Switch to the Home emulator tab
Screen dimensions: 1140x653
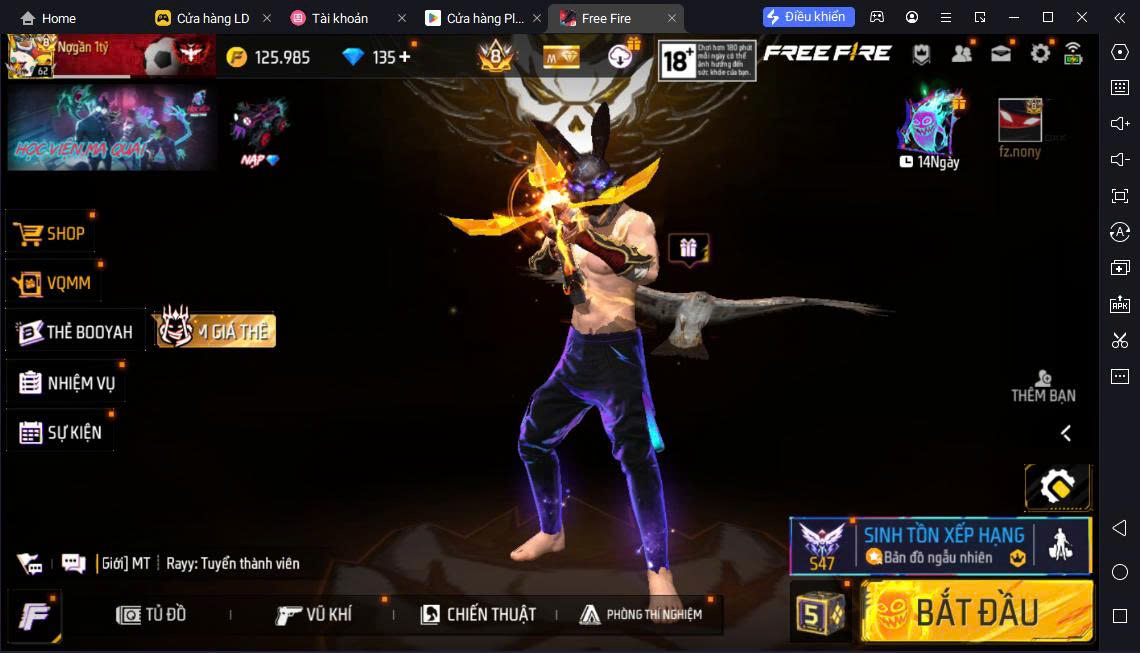click(48, 18)
